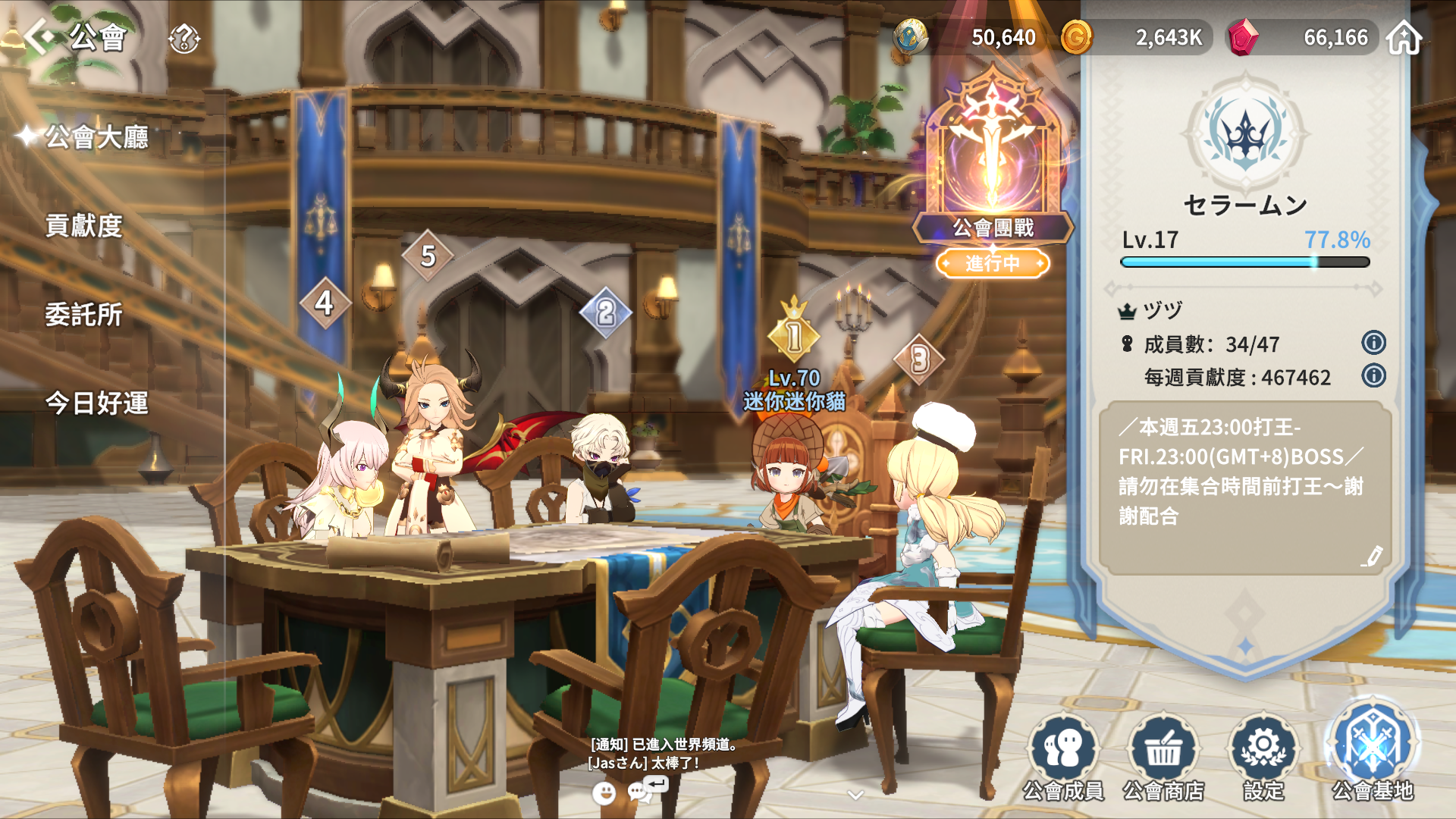Enter the 公會團戰 guild raid banner
The image size is (1456, 819).
993,174
